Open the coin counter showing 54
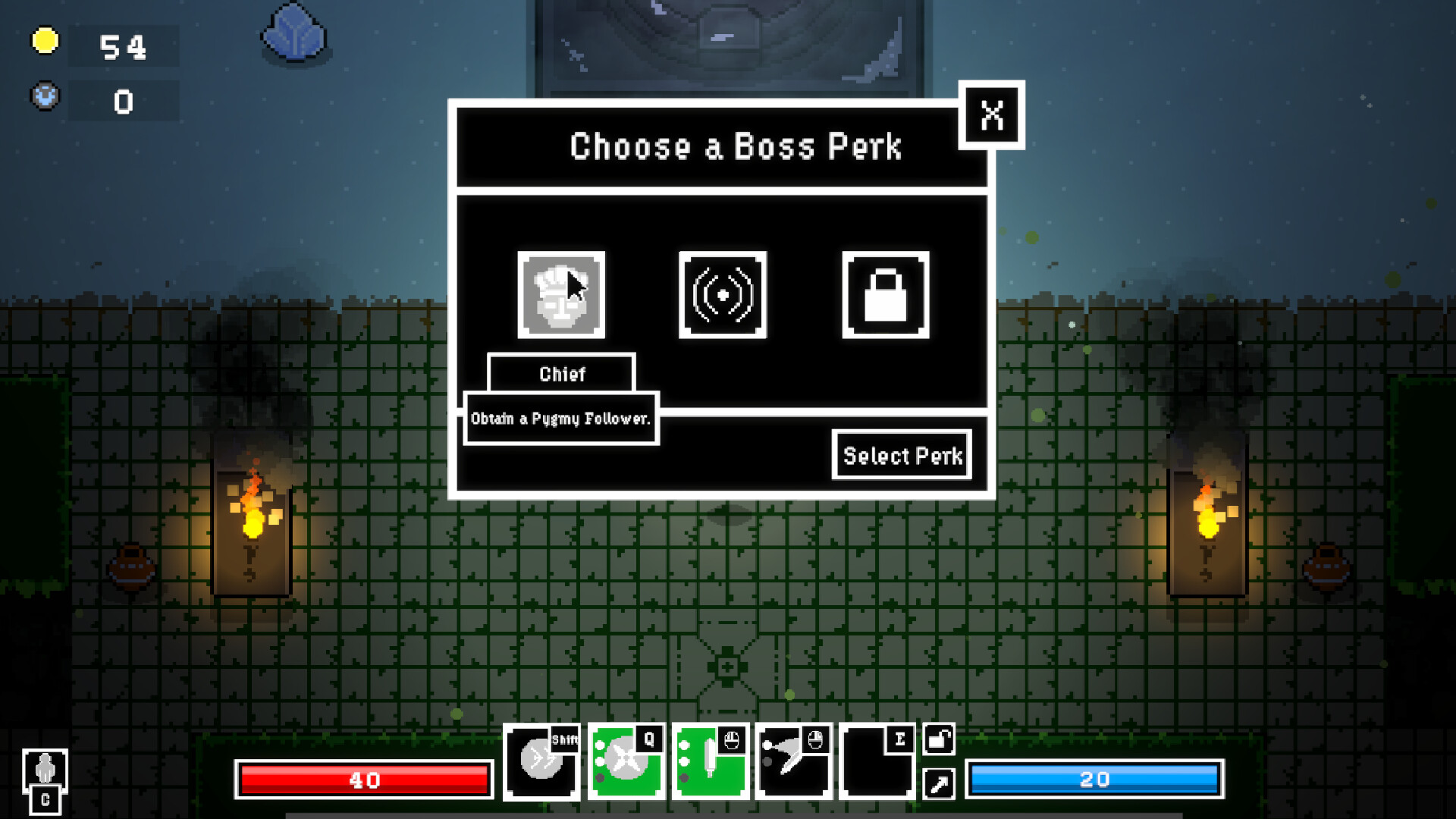The height and width of the screenshot is (819, 1456). click(123, 47)
